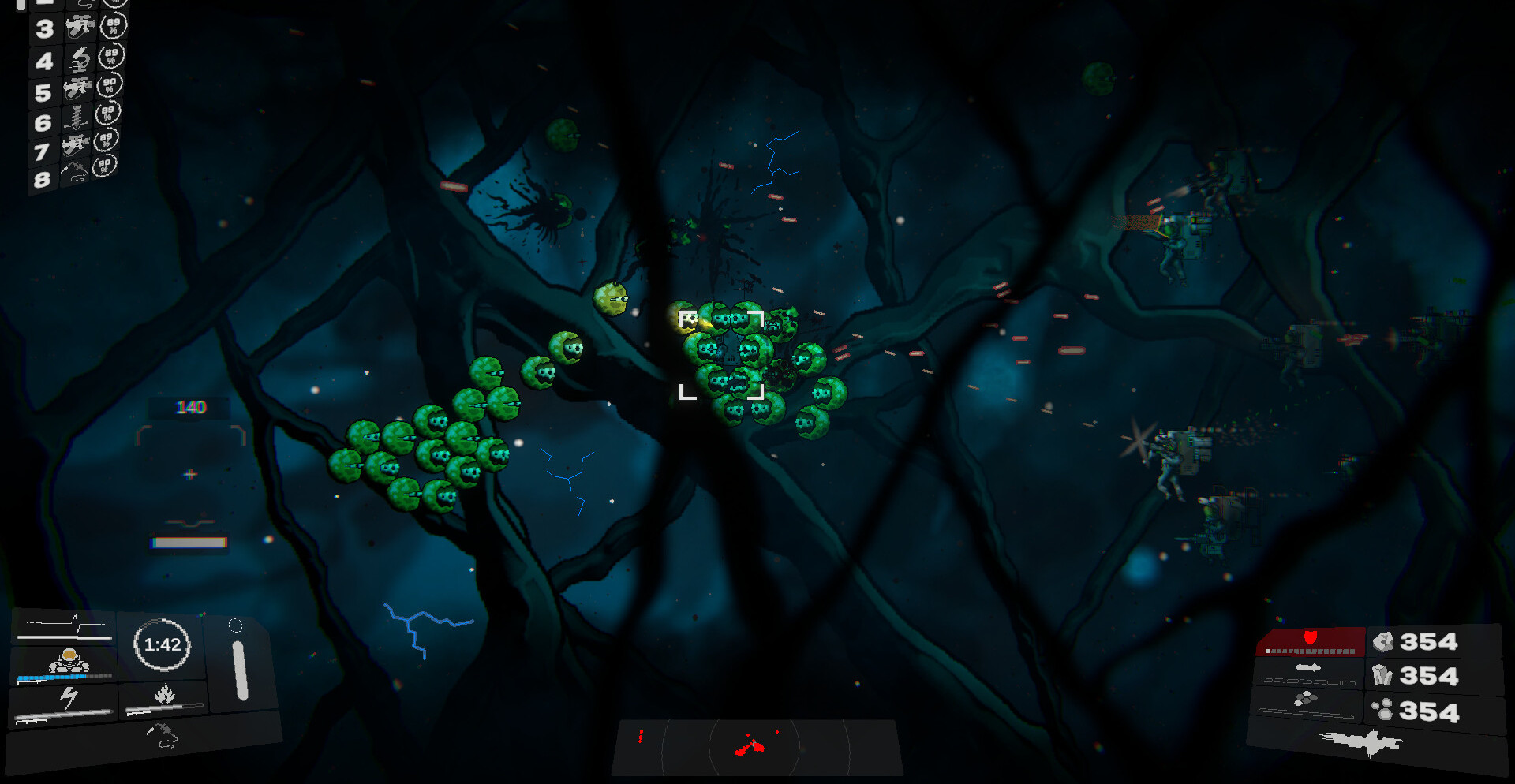Select weapon slot 3 gun icon
This screenshot has width=1515, height=784.
80,28
